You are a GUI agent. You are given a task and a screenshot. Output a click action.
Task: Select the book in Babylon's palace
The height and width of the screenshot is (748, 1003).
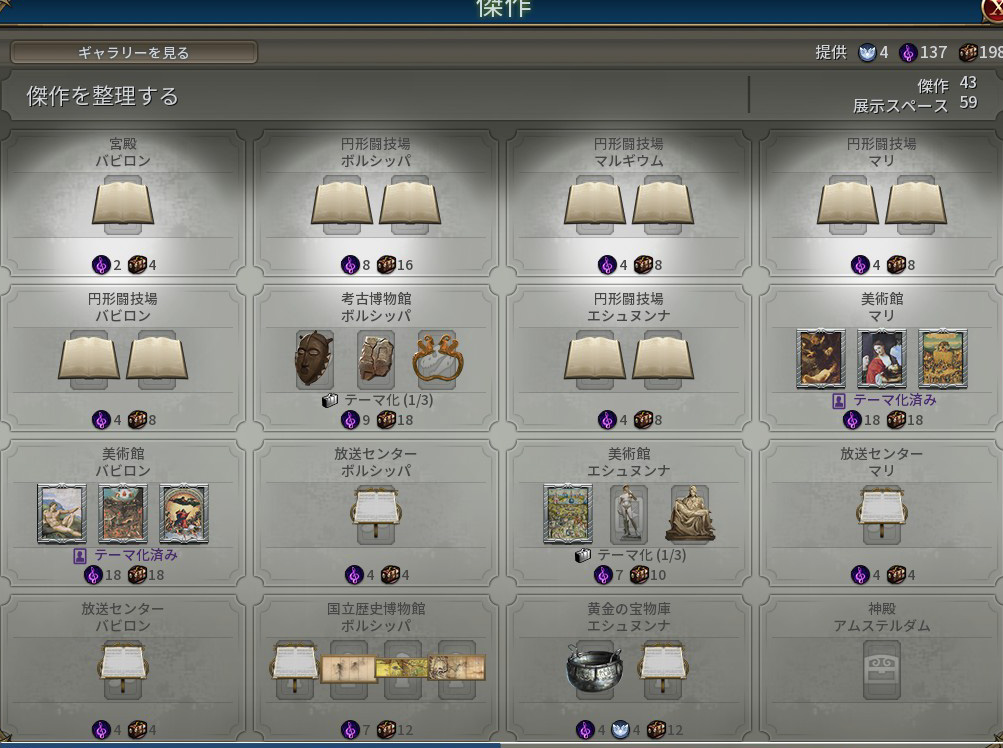click(x=123, y=202)
